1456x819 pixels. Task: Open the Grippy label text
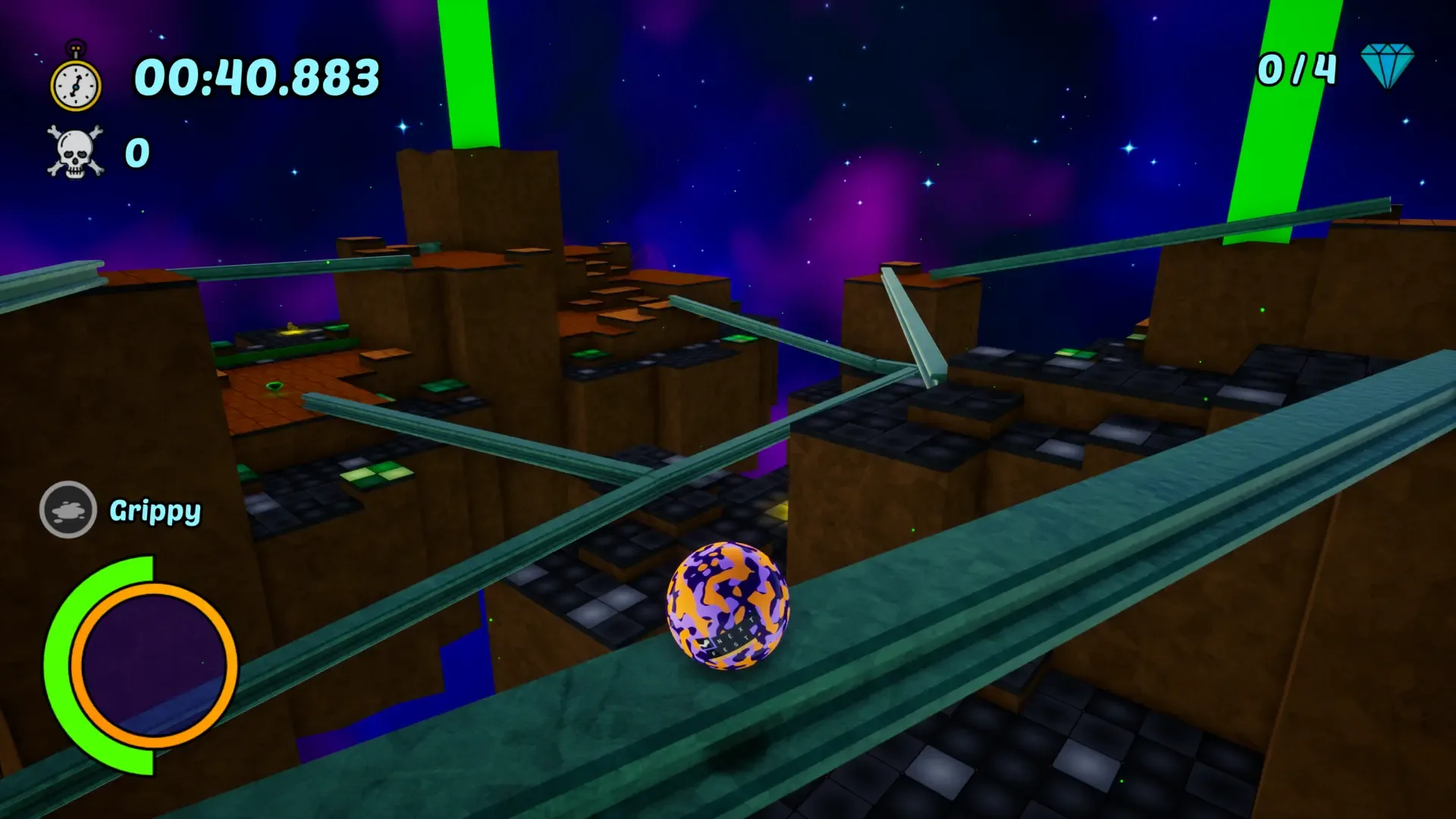pos(155,513)
